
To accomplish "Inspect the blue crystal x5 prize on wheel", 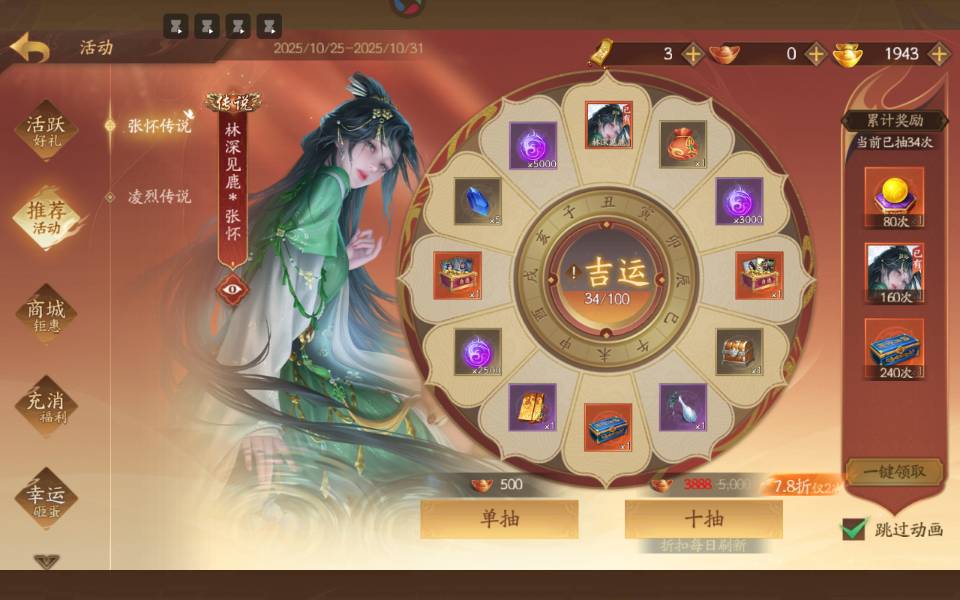I will [x=477, y=202].
